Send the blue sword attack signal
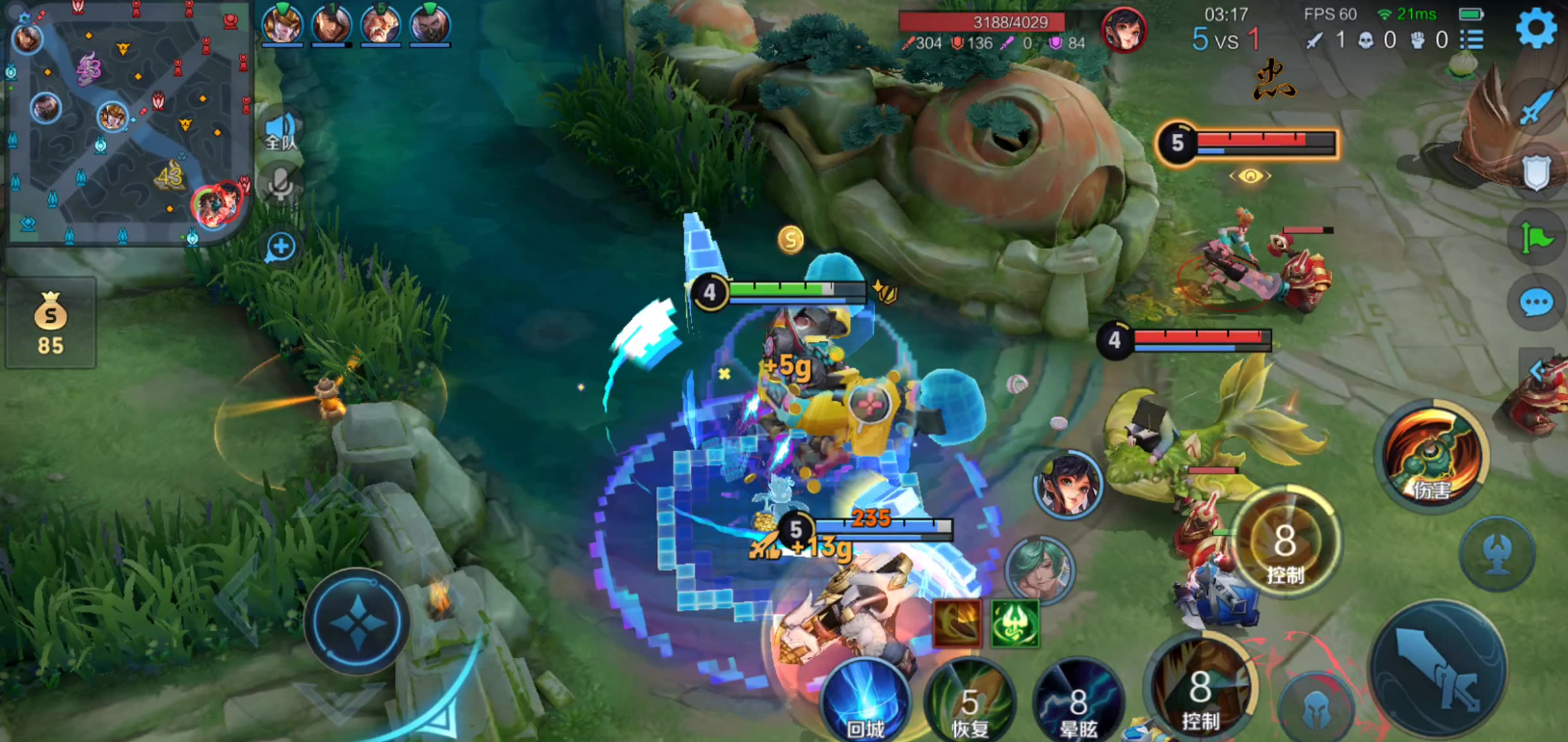The image size is (1568, 742). coord(1535,108)
